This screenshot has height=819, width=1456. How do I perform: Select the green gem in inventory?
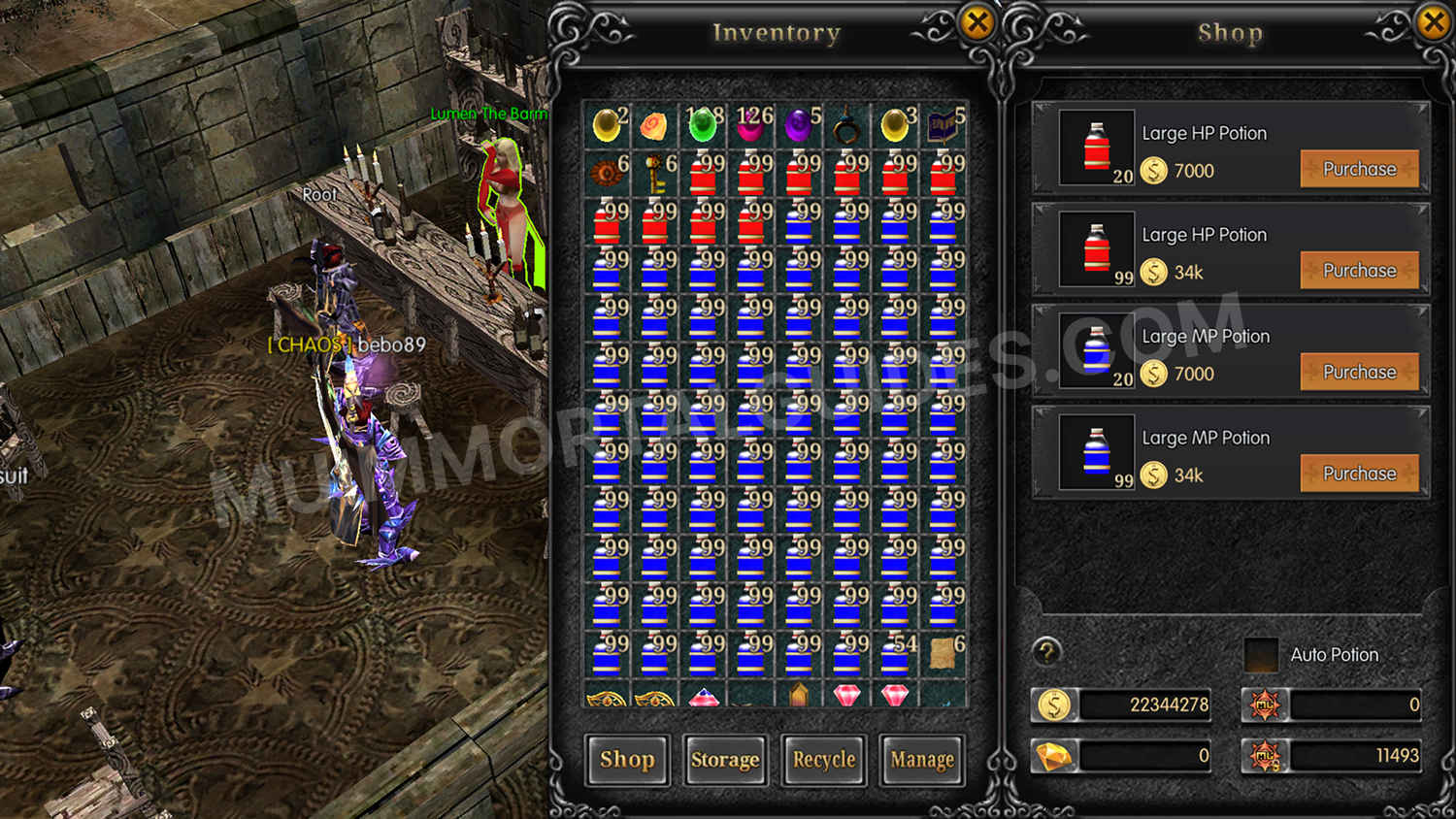tap(701, 126)
